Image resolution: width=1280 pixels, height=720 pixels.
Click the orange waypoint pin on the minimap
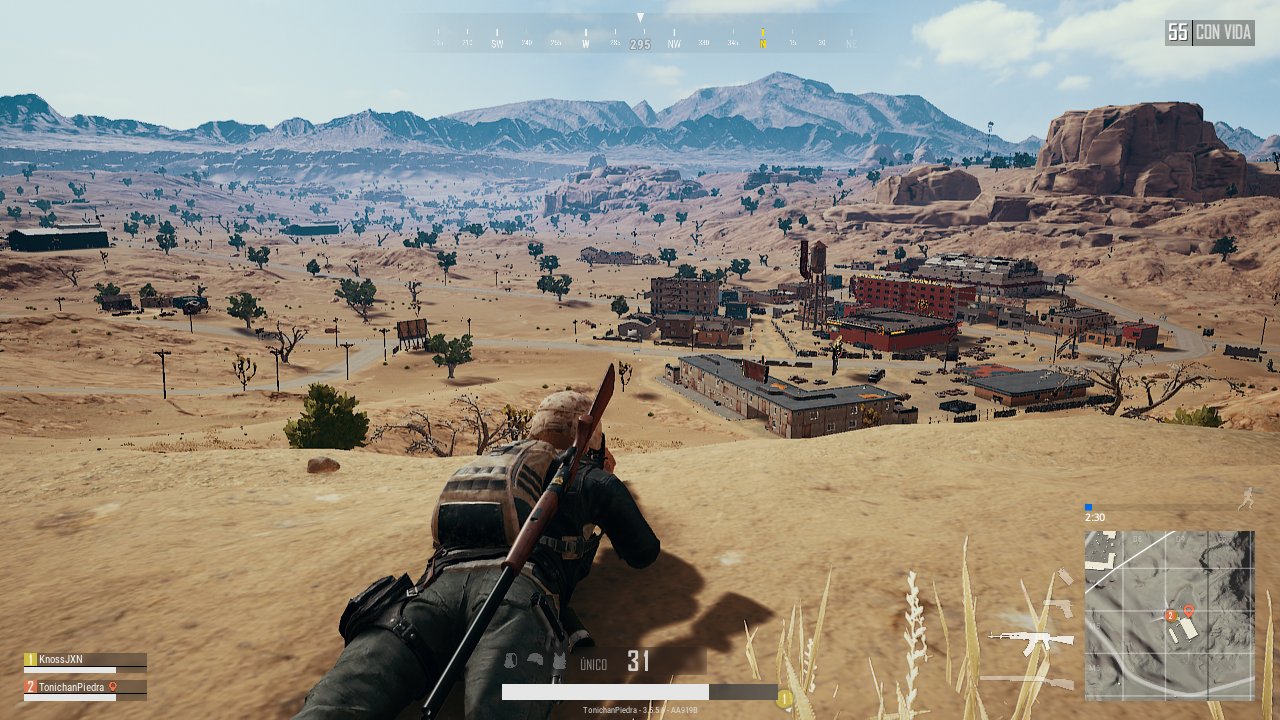pos(1189,610)
